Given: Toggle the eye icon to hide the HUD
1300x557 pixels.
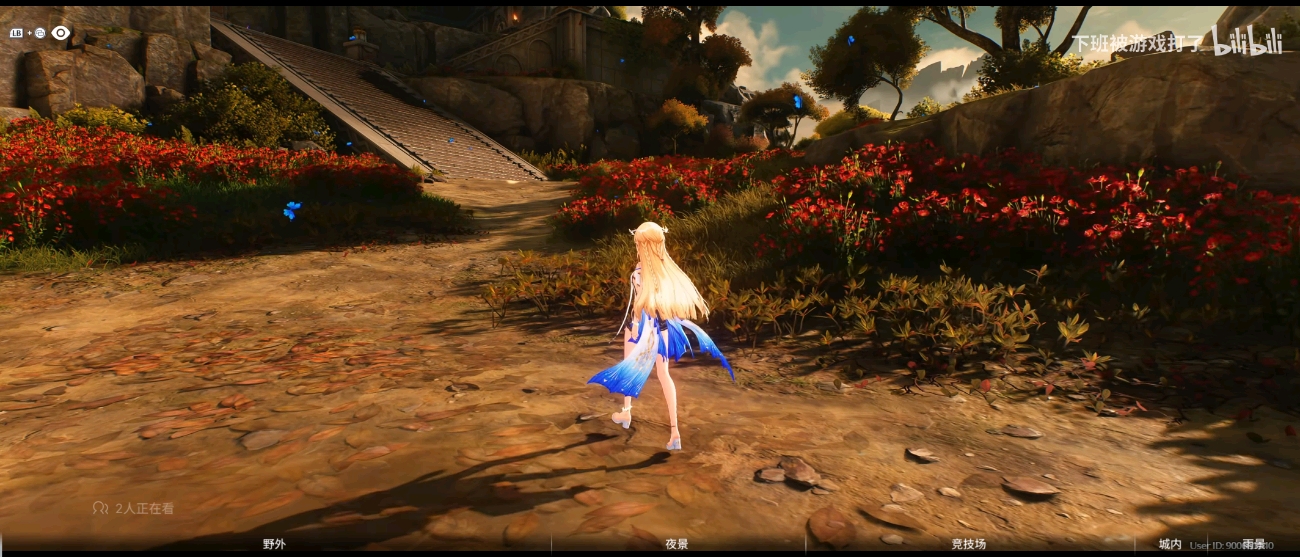Looking at the screenshot, I should [61, 33].
